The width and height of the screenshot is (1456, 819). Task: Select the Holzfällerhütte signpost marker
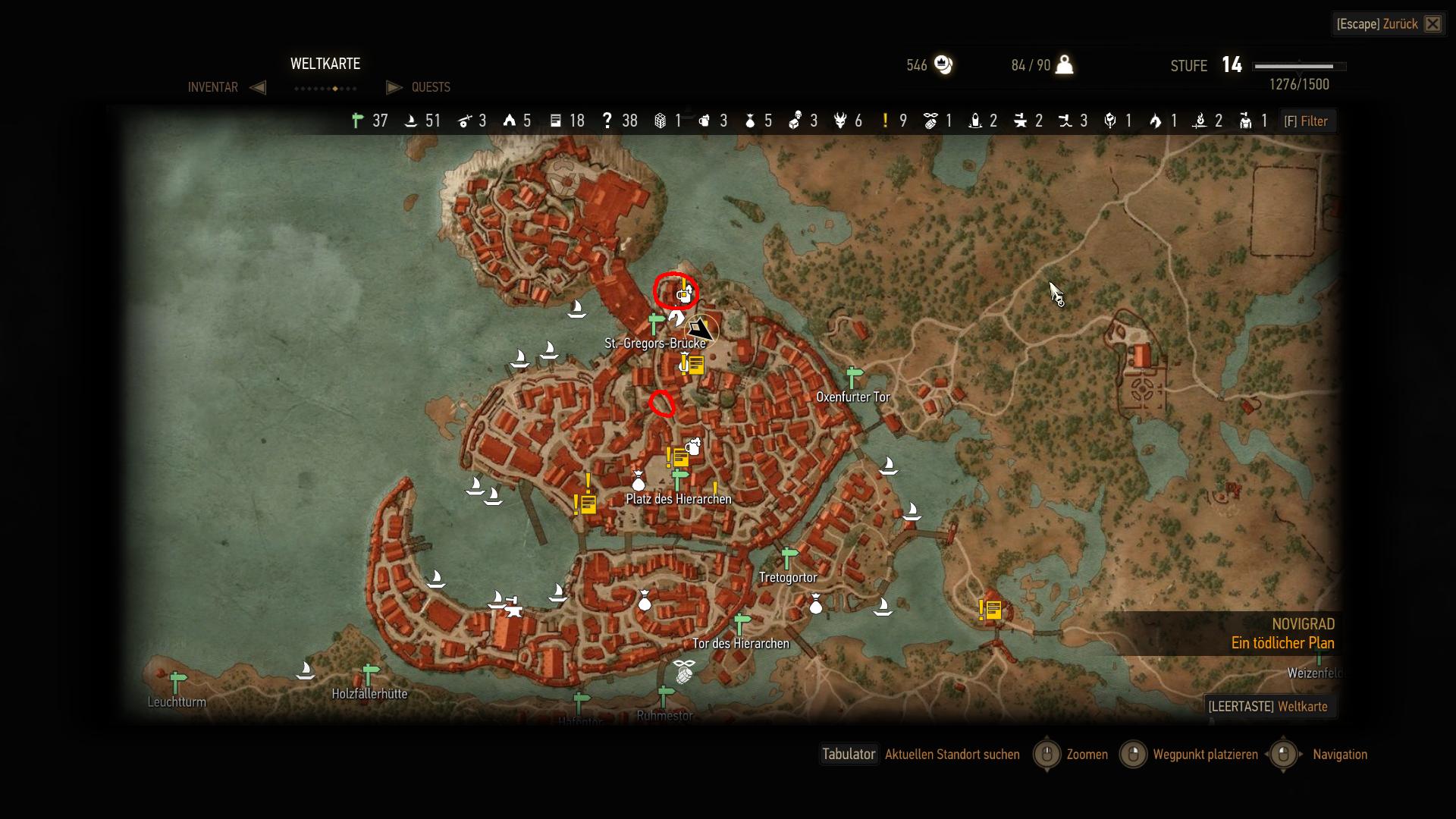coord(370,673)
